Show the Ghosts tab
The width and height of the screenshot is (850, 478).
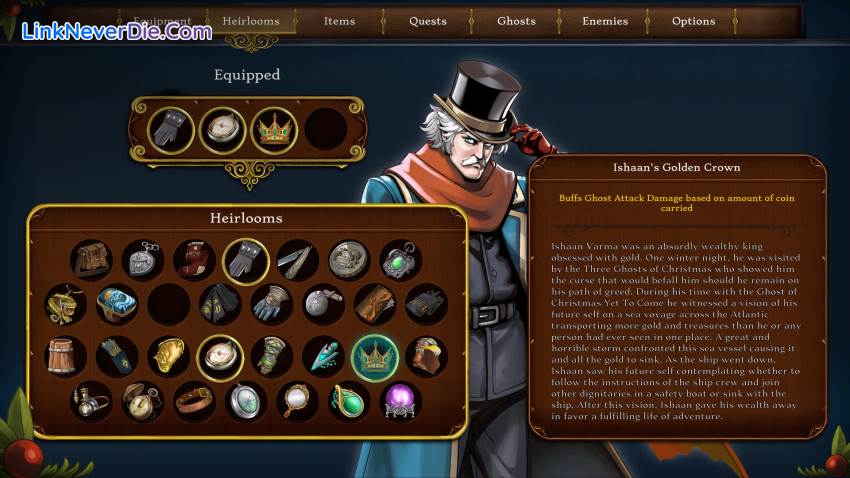[x=516, y=21]
